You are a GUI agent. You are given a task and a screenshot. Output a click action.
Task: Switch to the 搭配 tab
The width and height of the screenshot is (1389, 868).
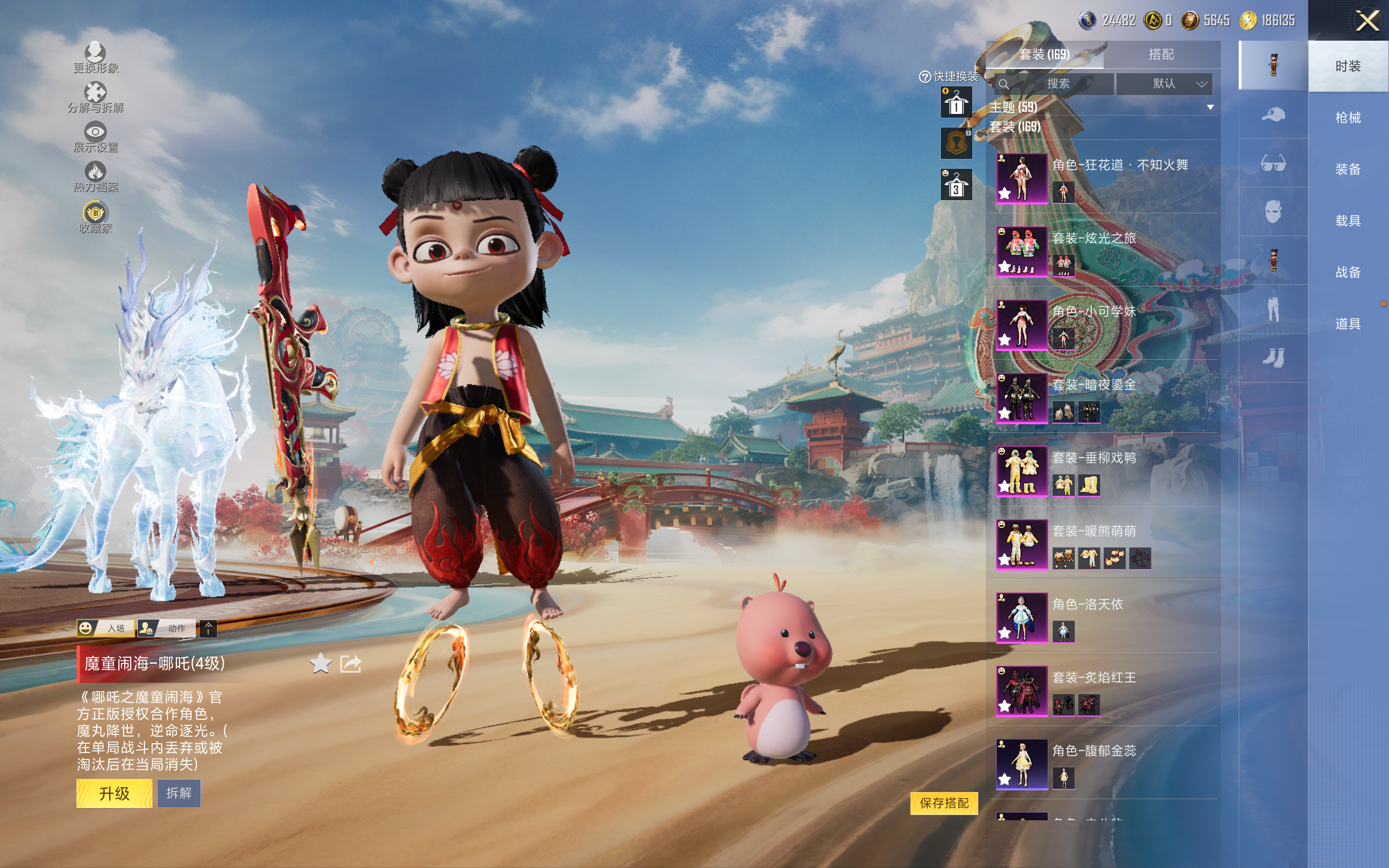[1161, 55]
